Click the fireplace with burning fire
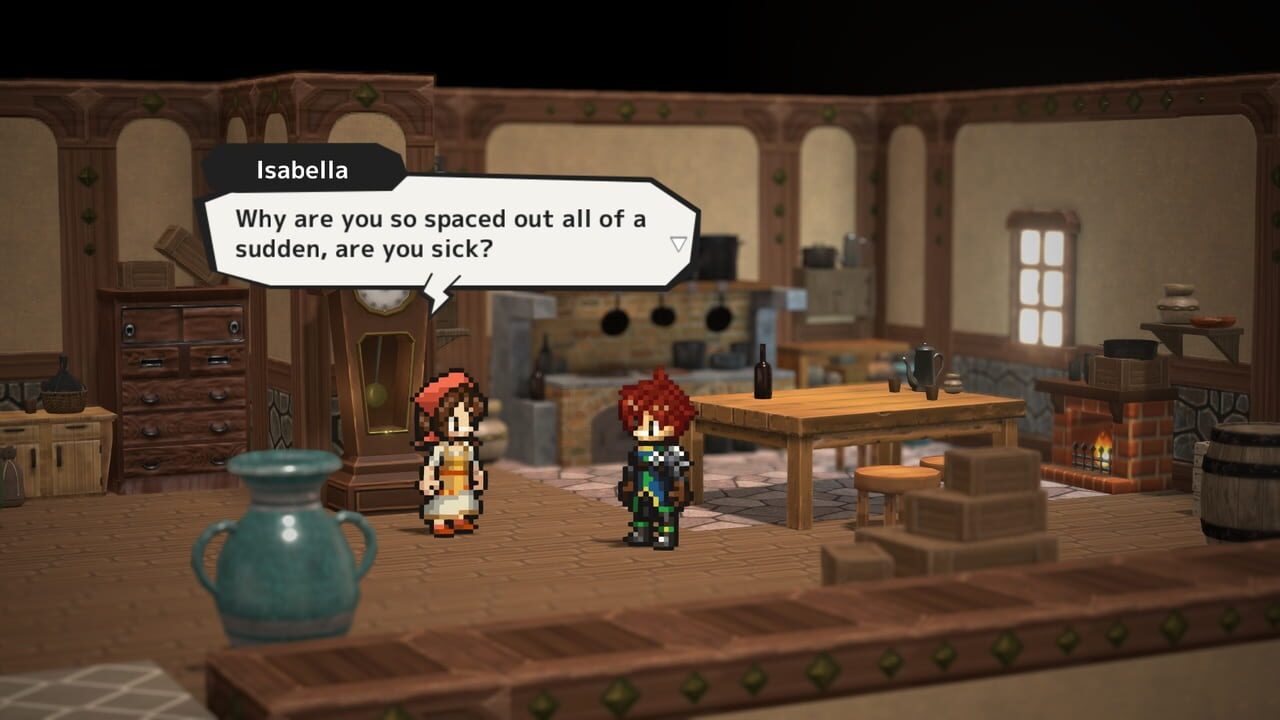This screenshot has height=720, width=1280. [1101, 450]
